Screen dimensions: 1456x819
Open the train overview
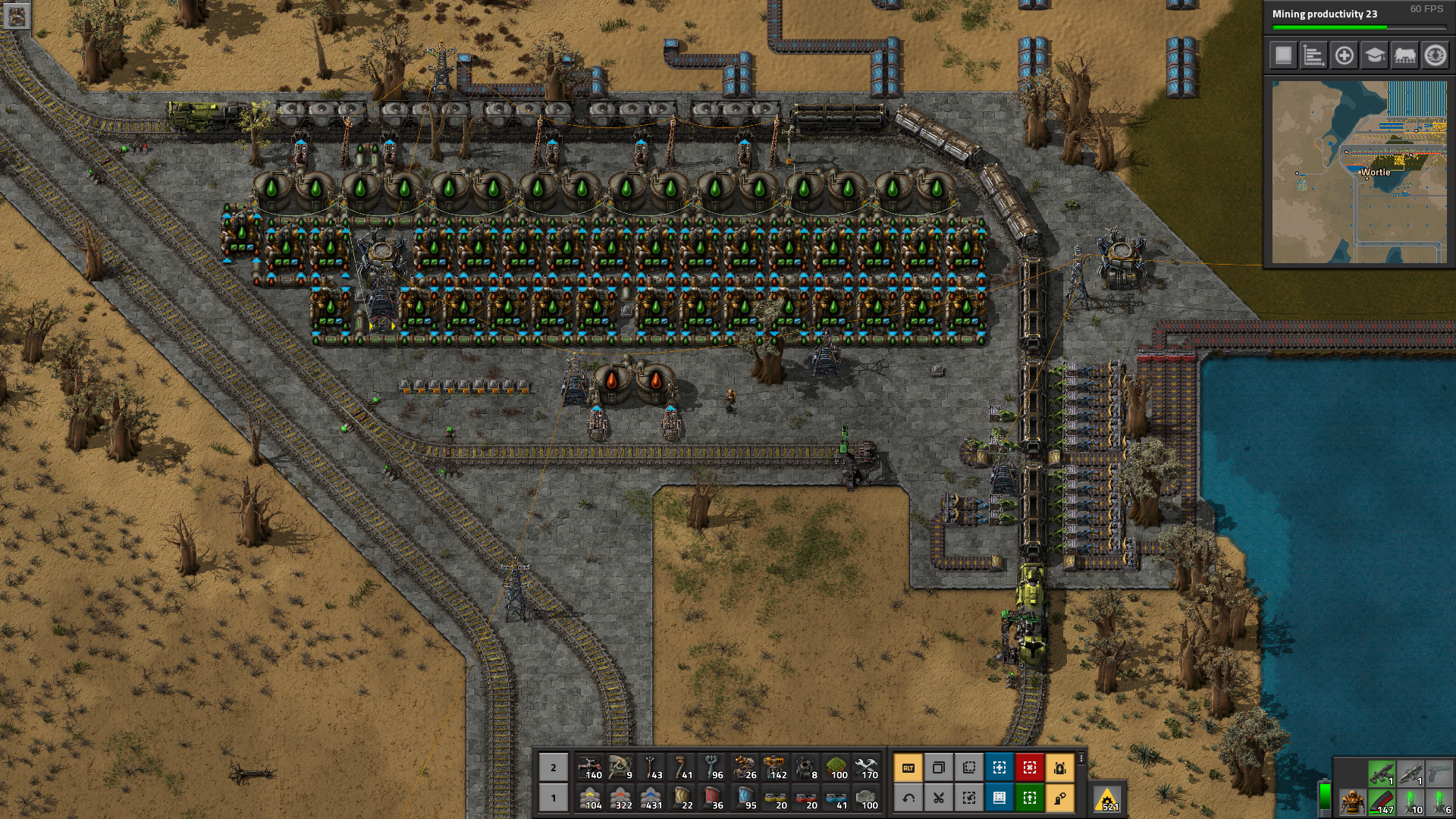pos(1404,56)
